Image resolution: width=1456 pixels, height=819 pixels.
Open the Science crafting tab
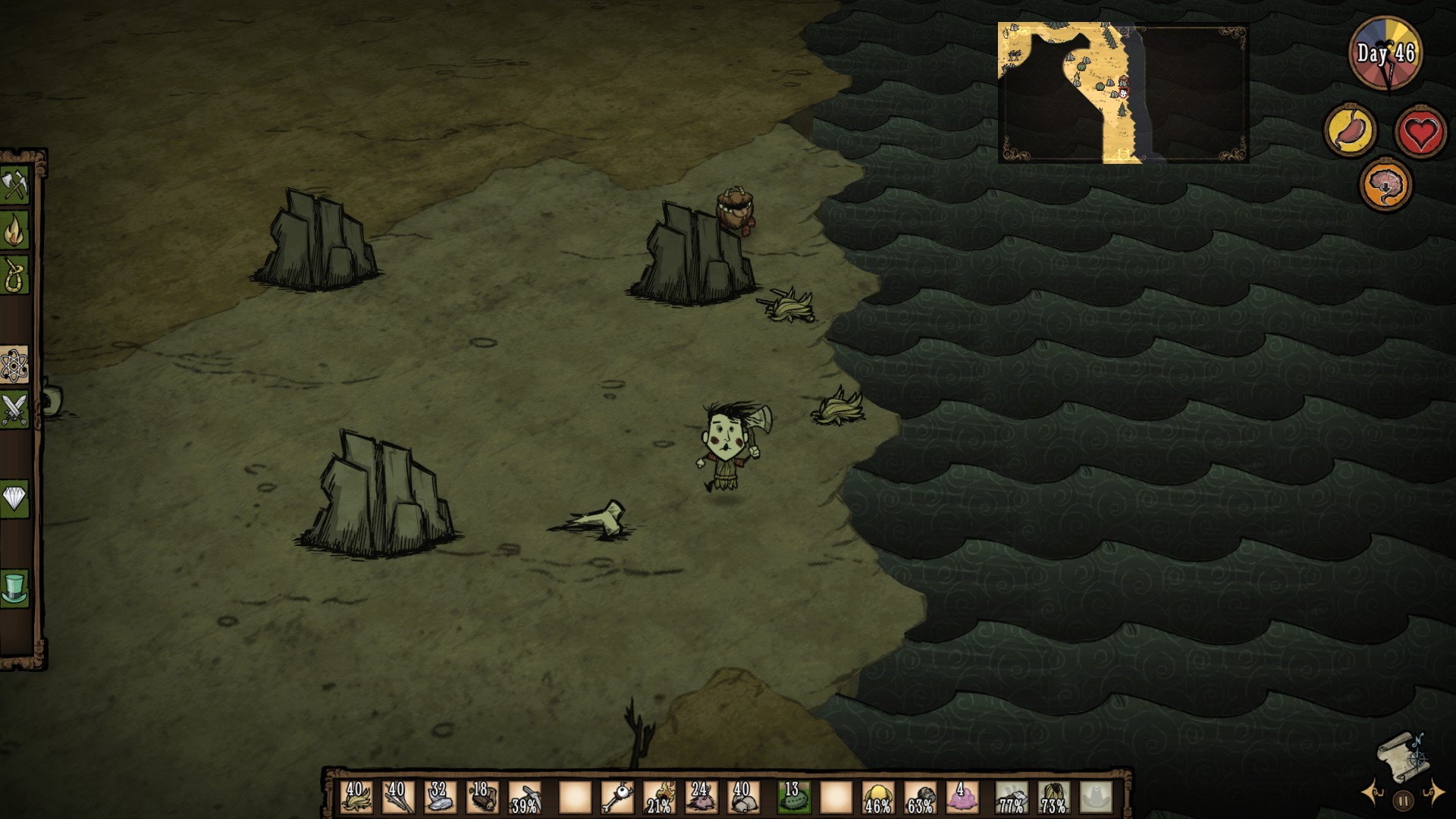(14, 366)
